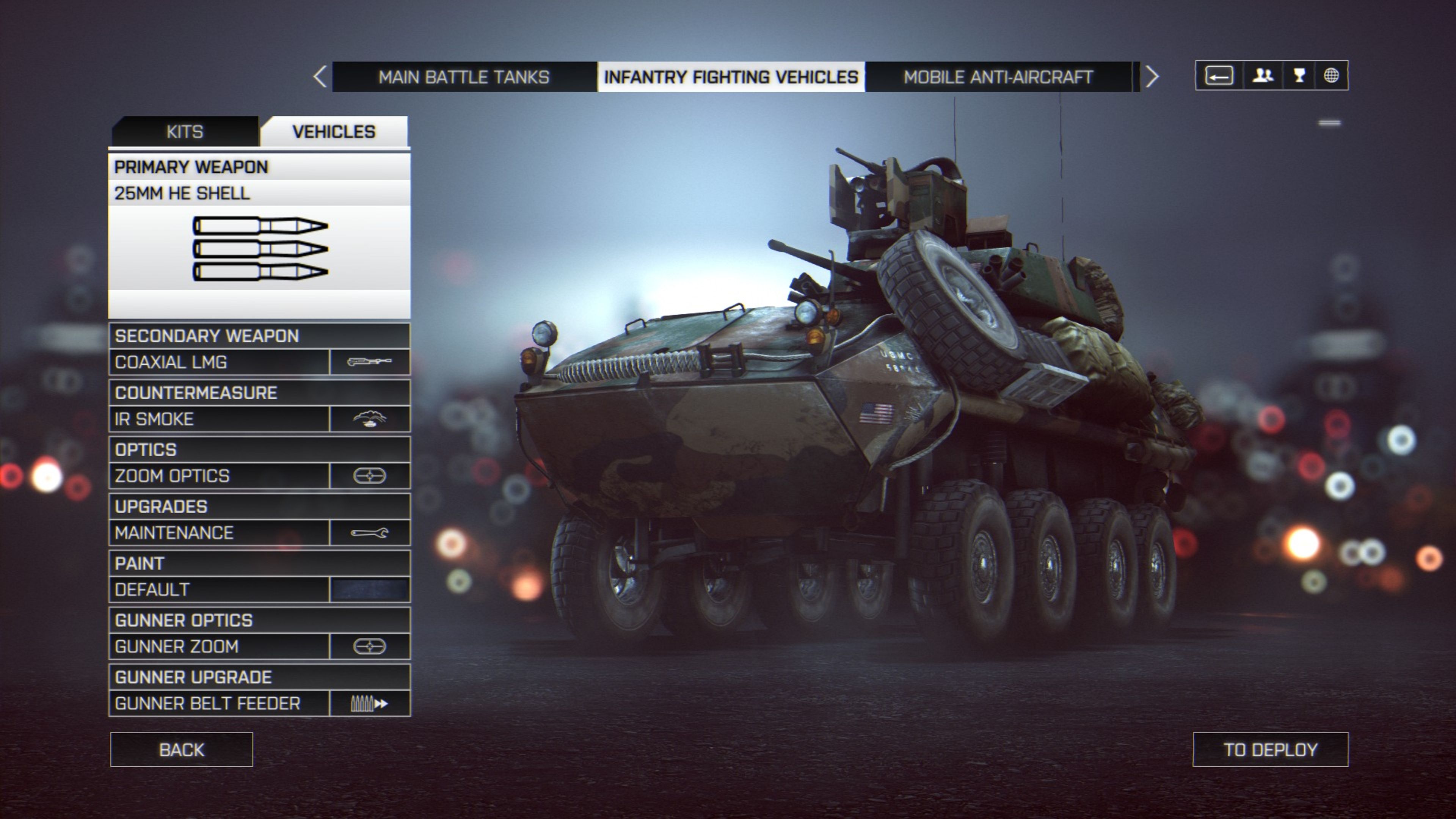Viewport: 1456px width, 819px height.
Task: Go back with the Back button
Action: (182, 750)
